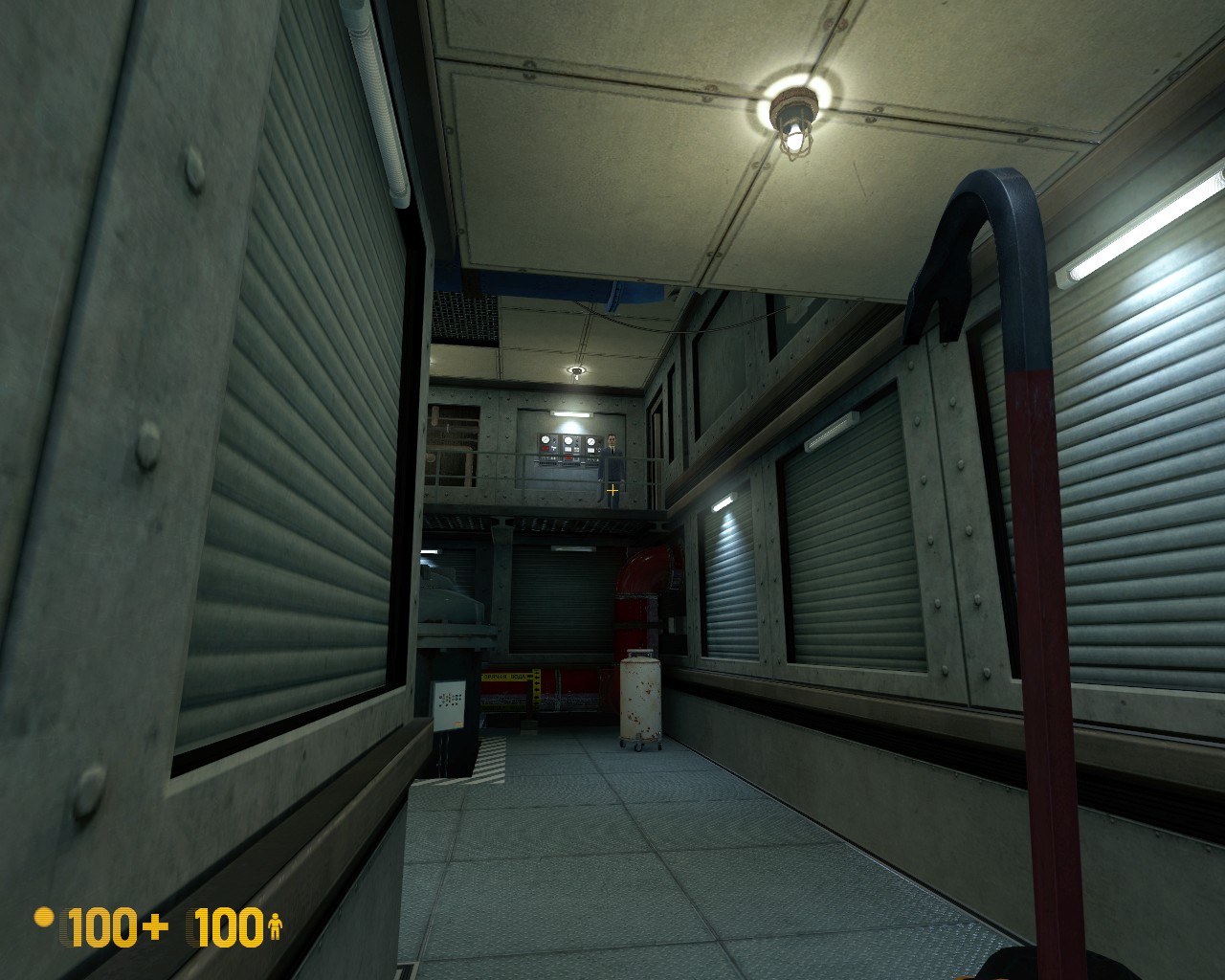1225x980 pixels.
Task: Select the yellow crosshair at screen center
Action: [x=612, y=490]
